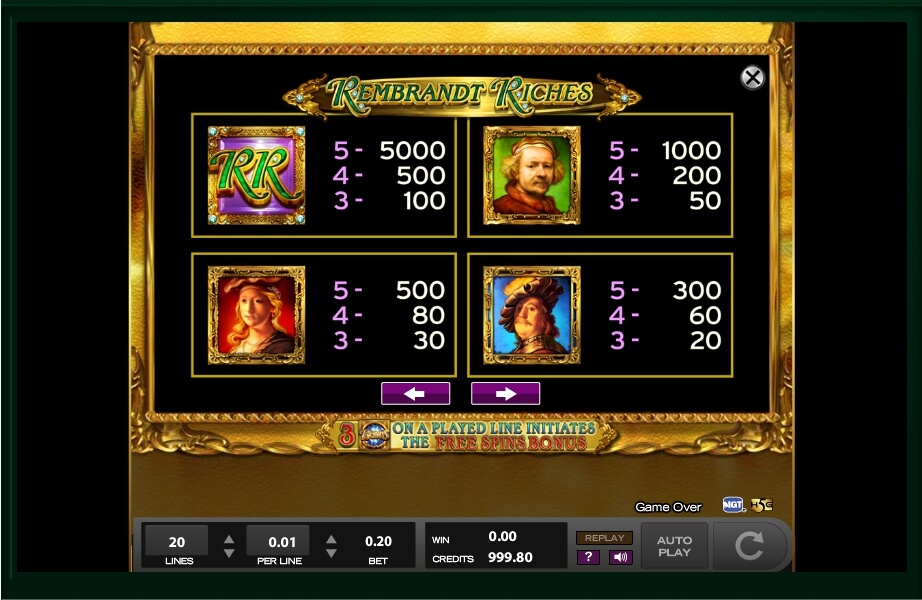The height and width of the screenshot is (600, 922).
Task: Activate Auto Play
Action: pos(674,546)
